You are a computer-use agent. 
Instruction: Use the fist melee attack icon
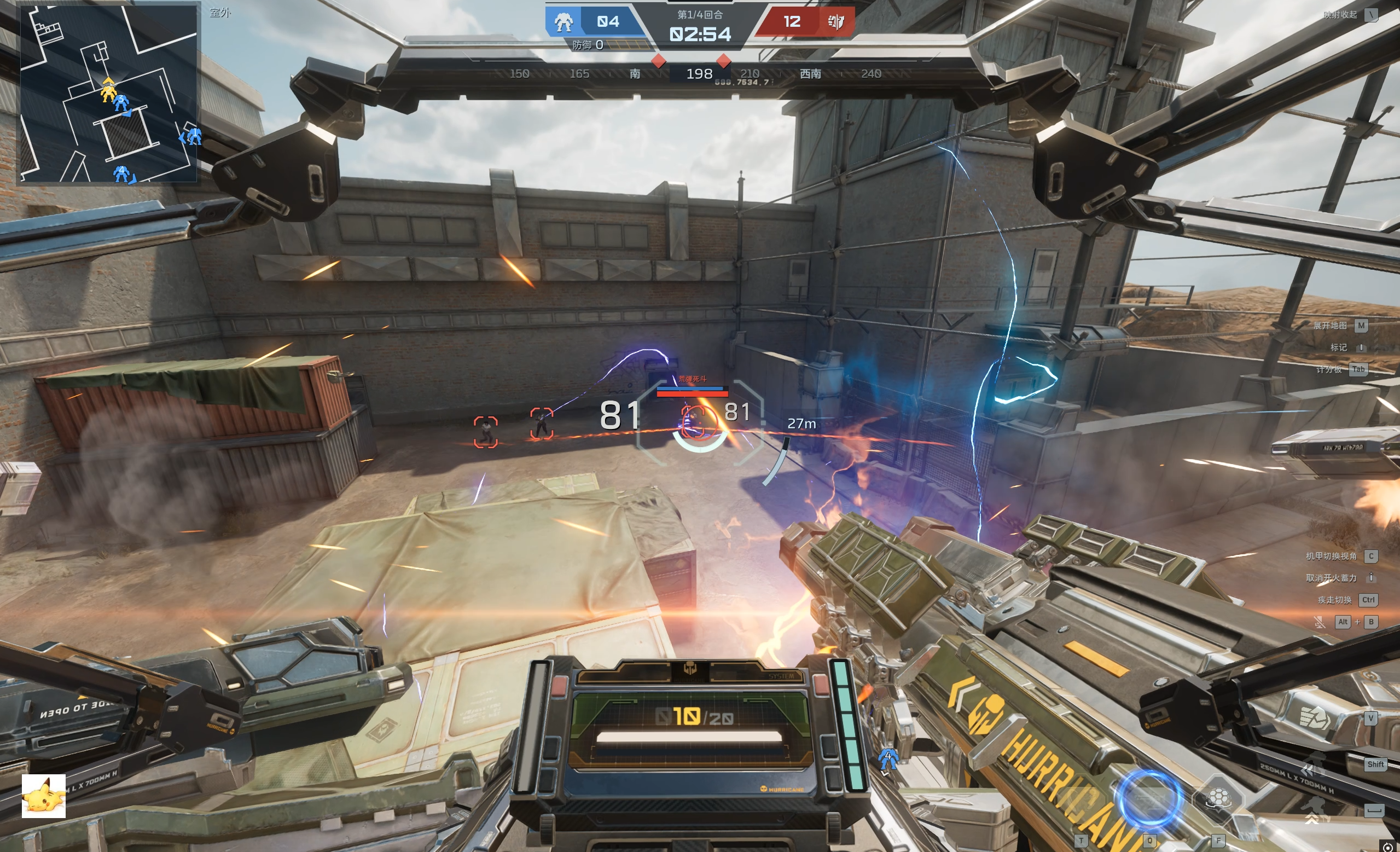click(x=1314, y=718)
